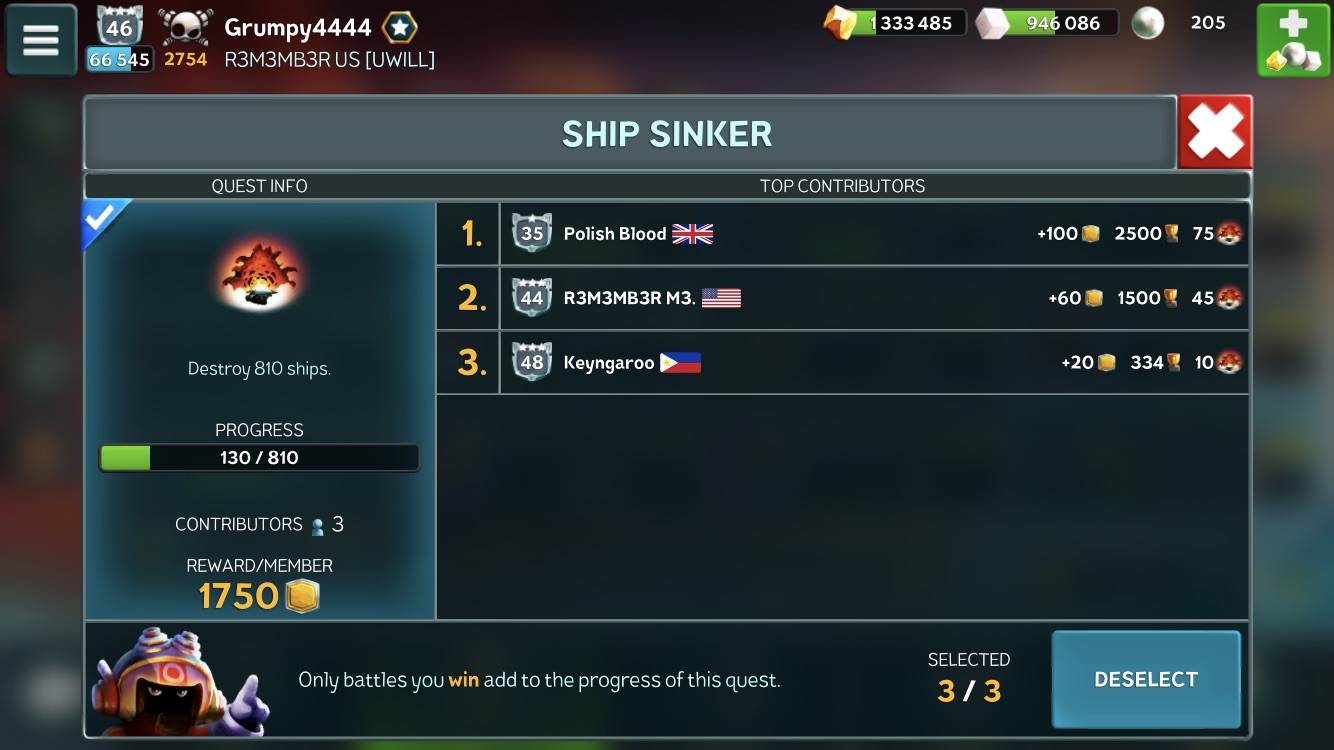Viewport: 1334px width, 750px height.
Task: Tap the gold resource counter
Action: tap(895, 23)
